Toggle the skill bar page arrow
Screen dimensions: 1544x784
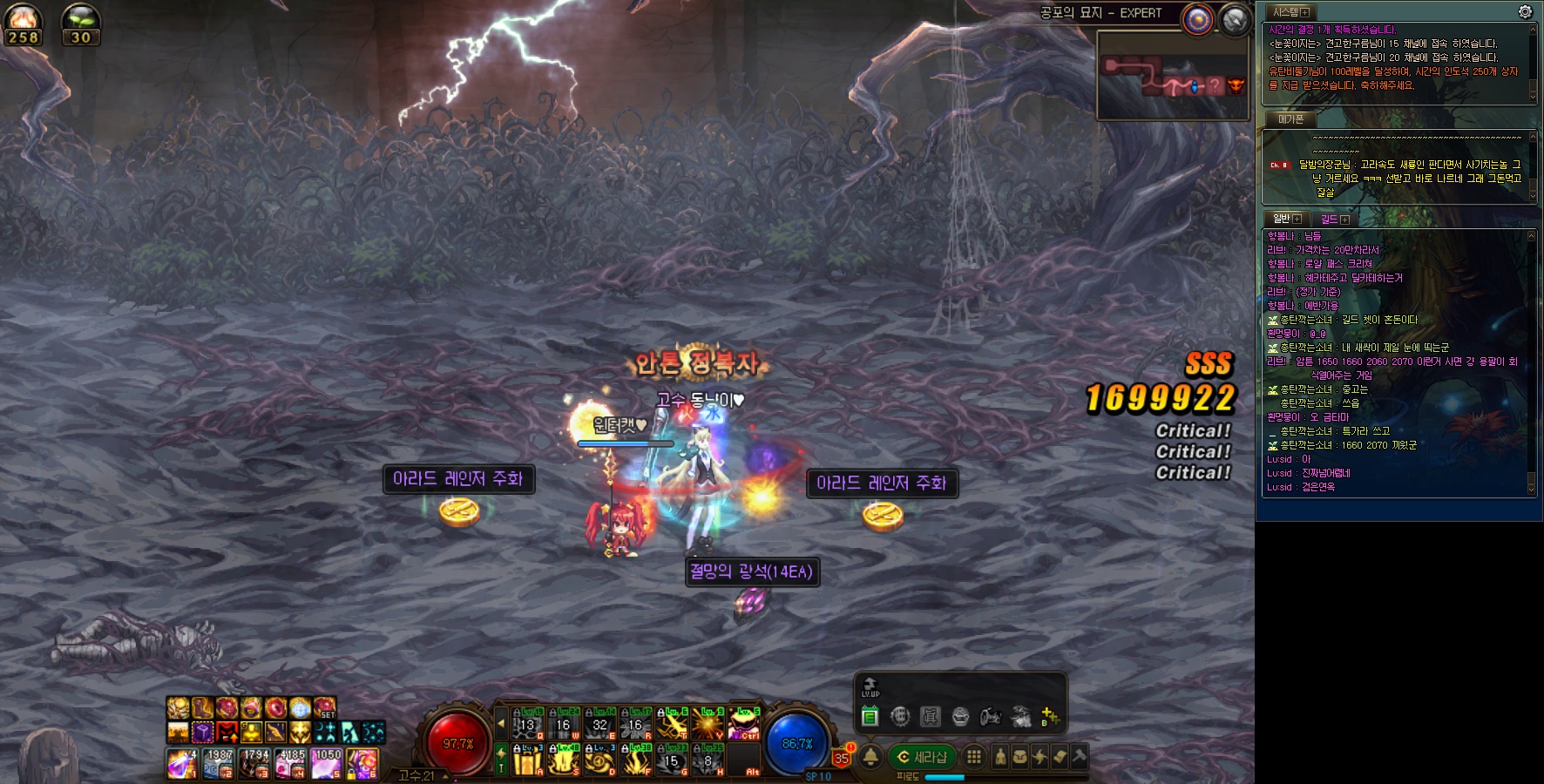(501, 723)
